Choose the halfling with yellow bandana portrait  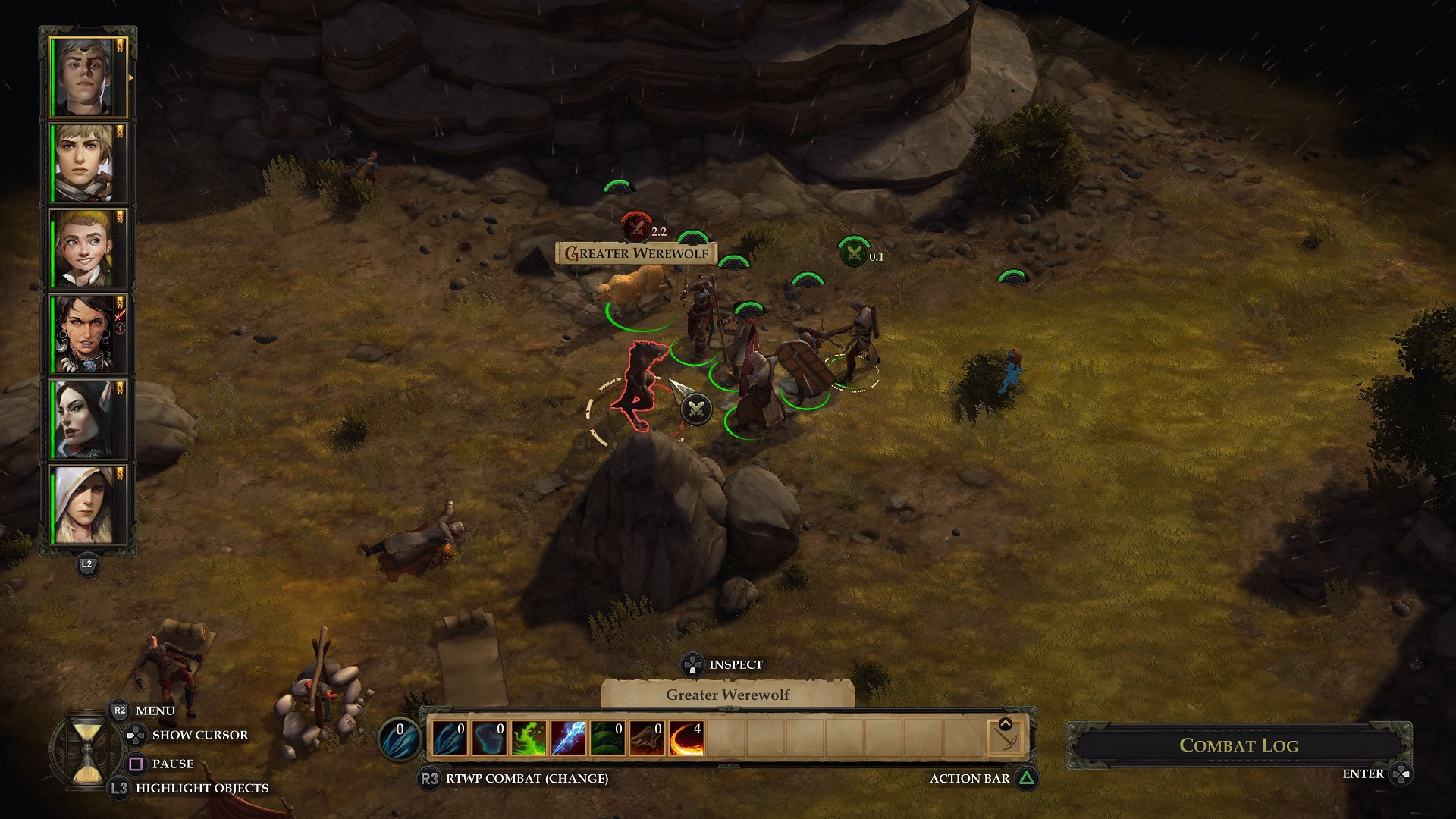click(x=82, y=248)
